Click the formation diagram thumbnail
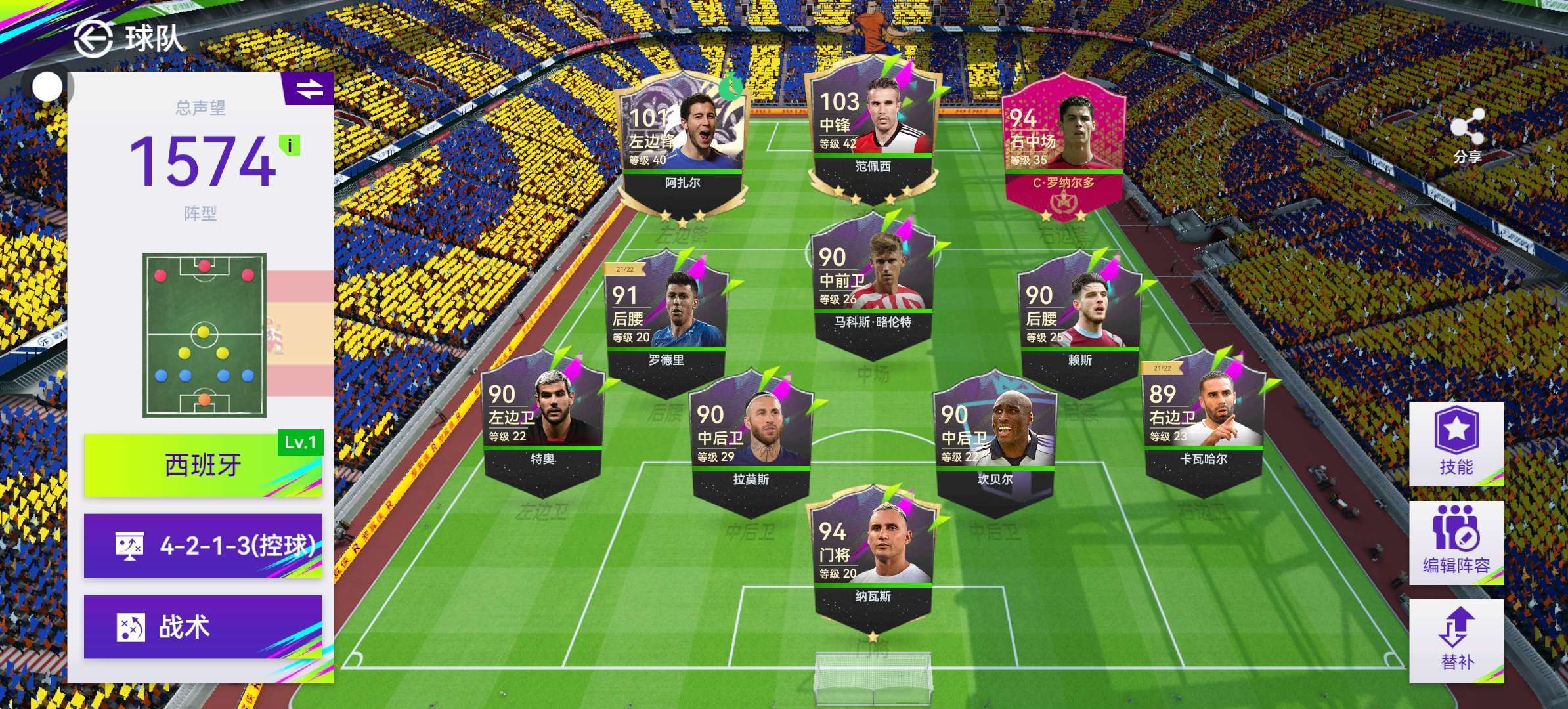This screenshot has width=1568, height=709. [204, 335]
